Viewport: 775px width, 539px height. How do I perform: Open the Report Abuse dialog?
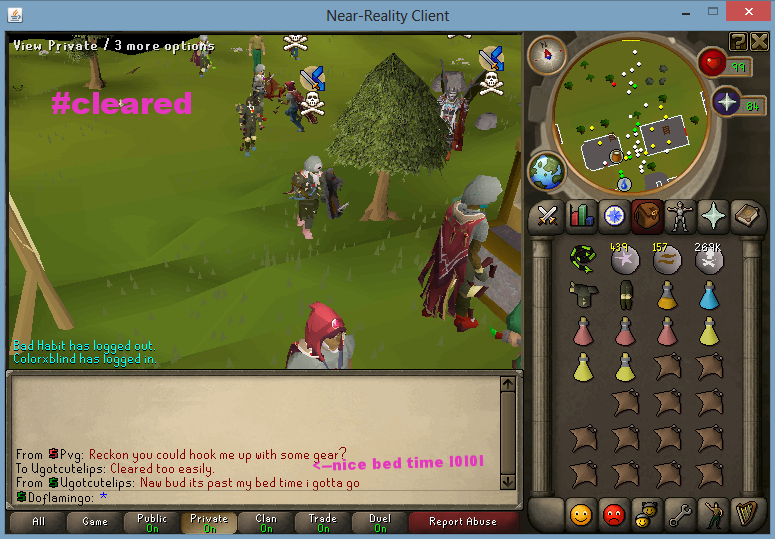click(x=462, y=521)
